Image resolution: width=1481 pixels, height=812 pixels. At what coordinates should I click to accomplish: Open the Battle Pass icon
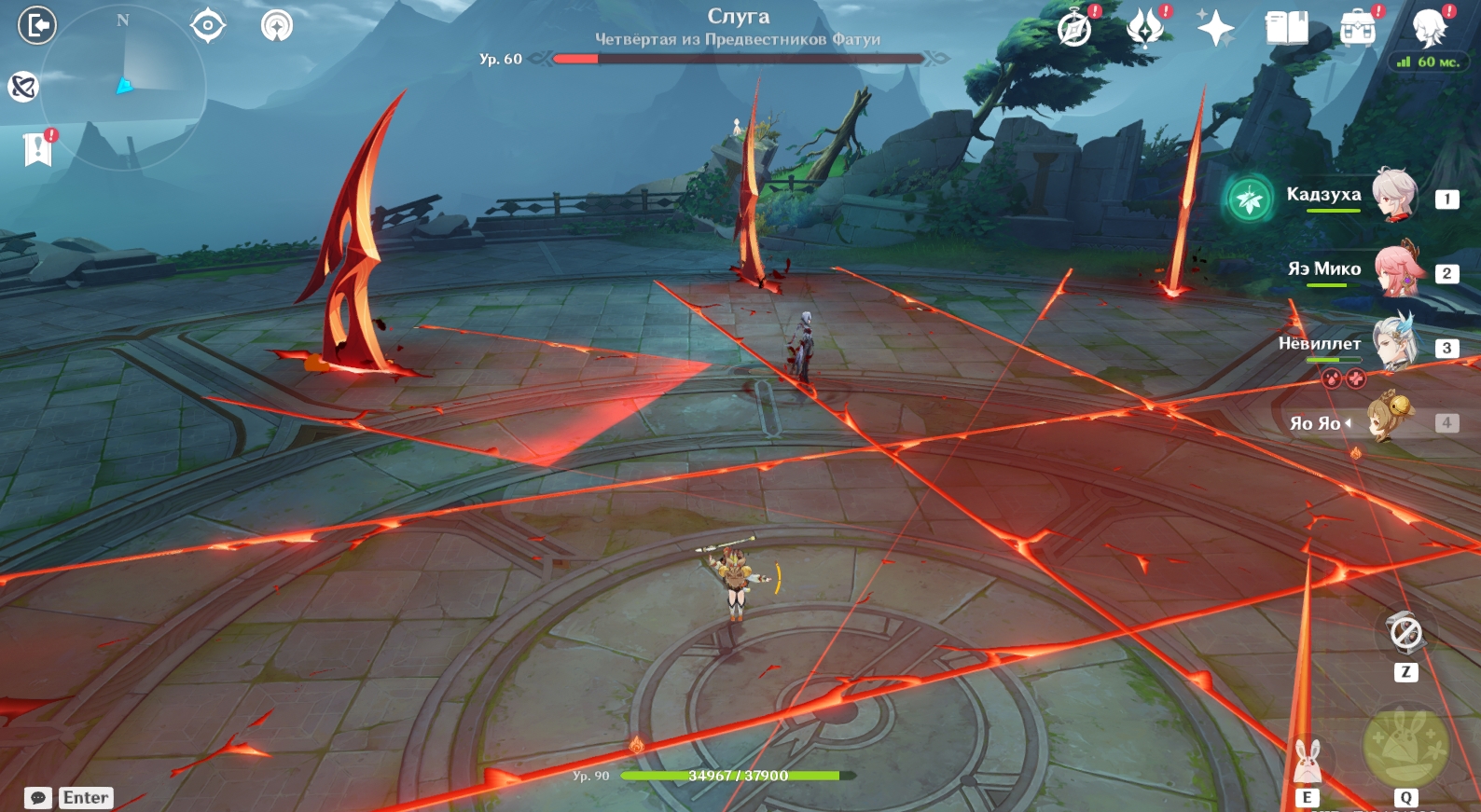coord(1145,29)
